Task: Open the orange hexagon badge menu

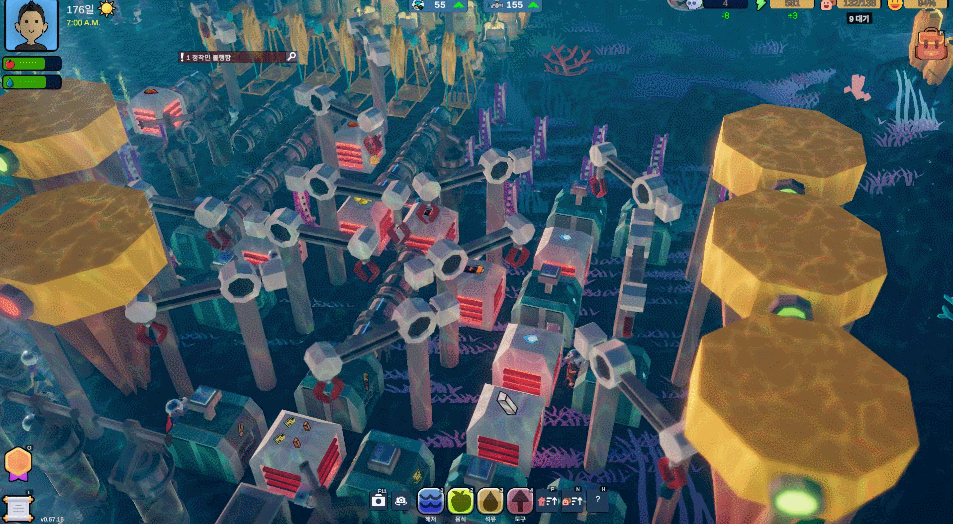Action: [x=17, y=462]
